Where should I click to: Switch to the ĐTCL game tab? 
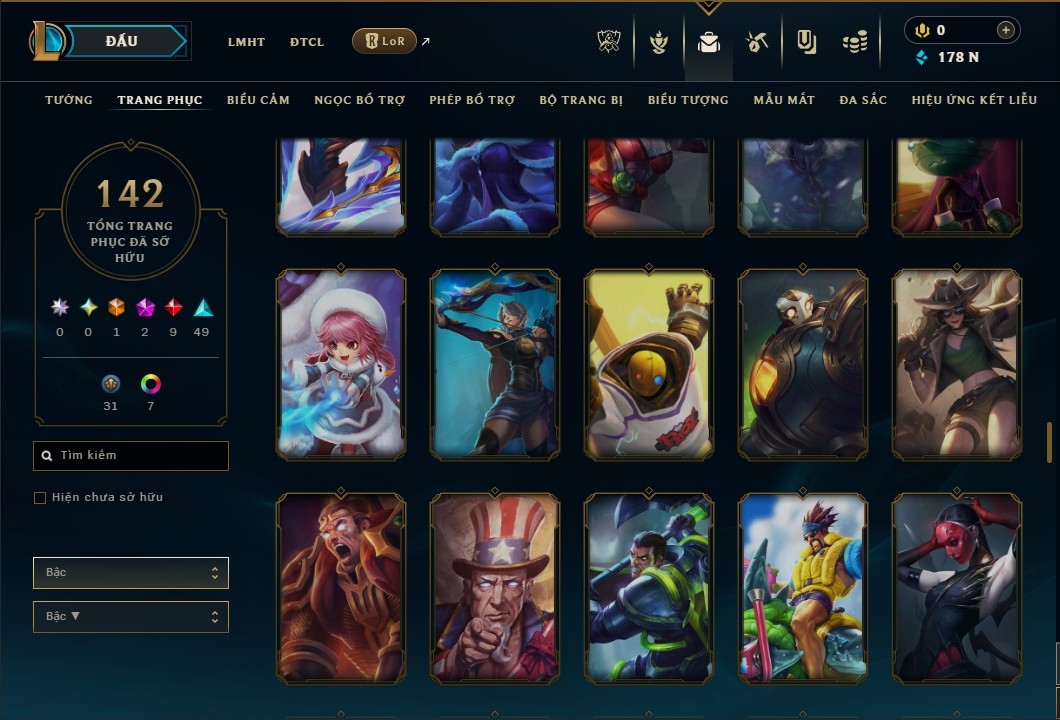tap(307, 42)
